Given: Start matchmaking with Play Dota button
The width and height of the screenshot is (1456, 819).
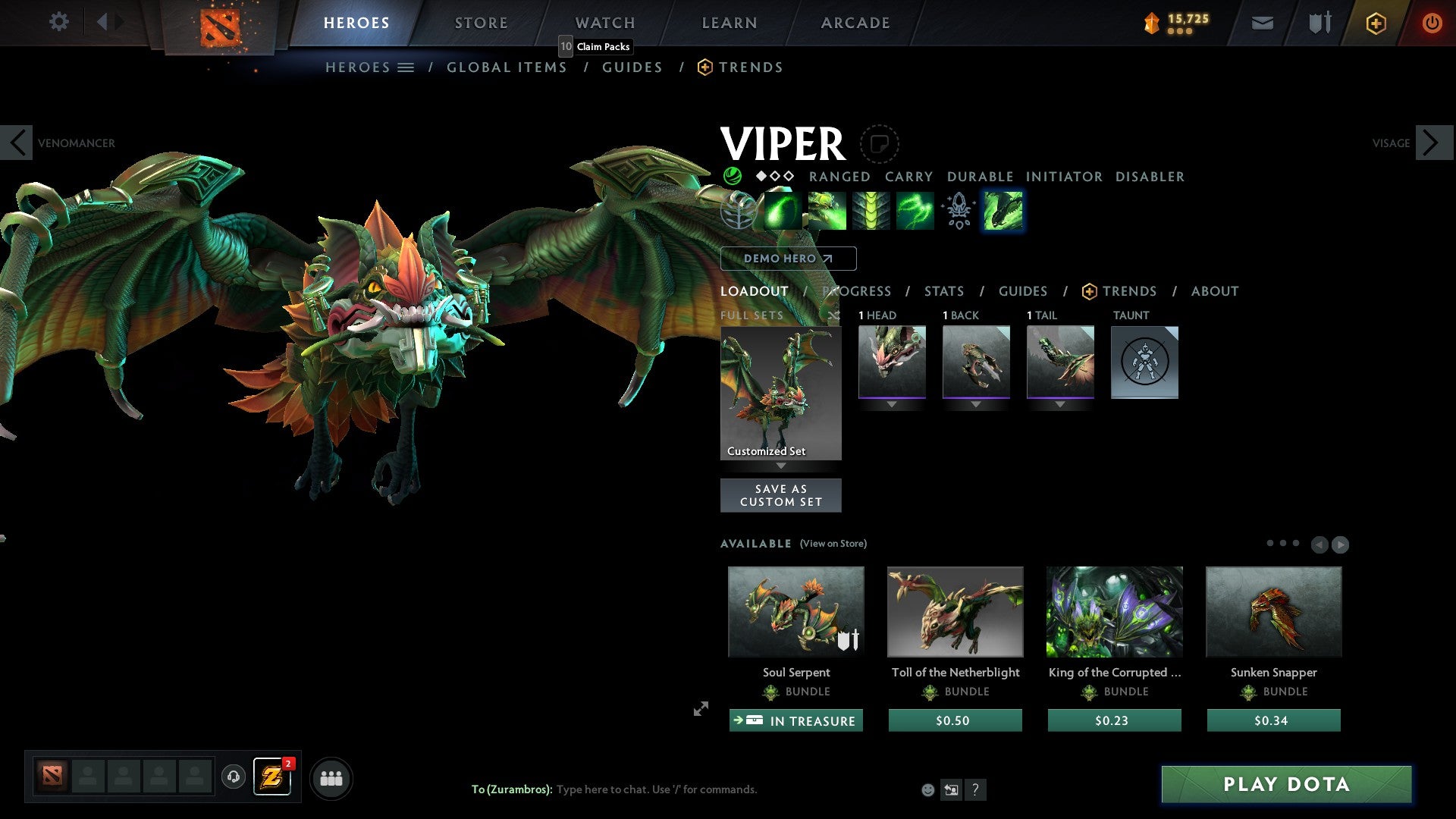Looking at the screenshot, I should pyautogui.click(x=1286, y=784).
